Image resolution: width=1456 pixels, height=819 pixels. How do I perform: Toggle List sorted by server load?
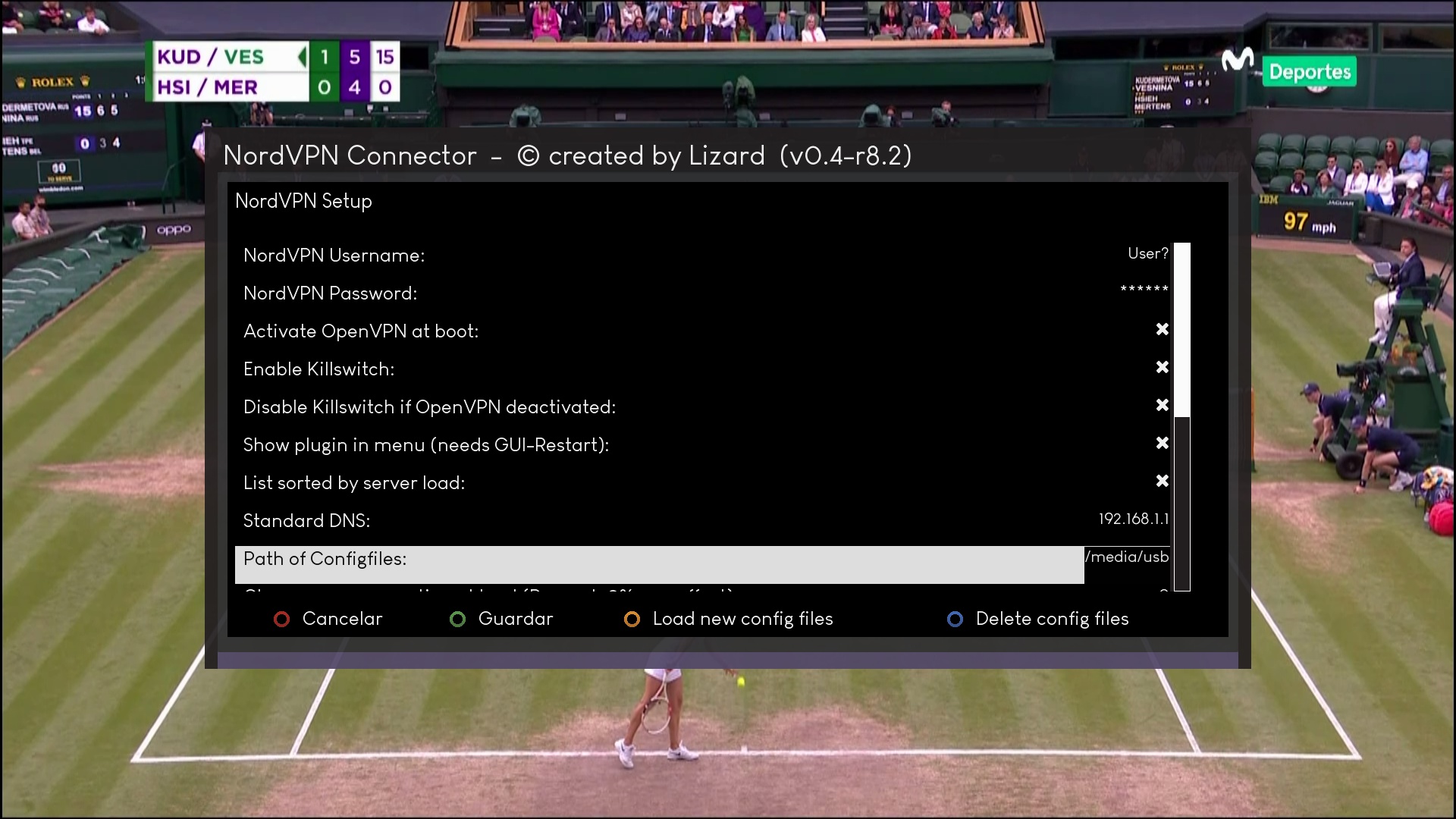tap(1161, 482)
